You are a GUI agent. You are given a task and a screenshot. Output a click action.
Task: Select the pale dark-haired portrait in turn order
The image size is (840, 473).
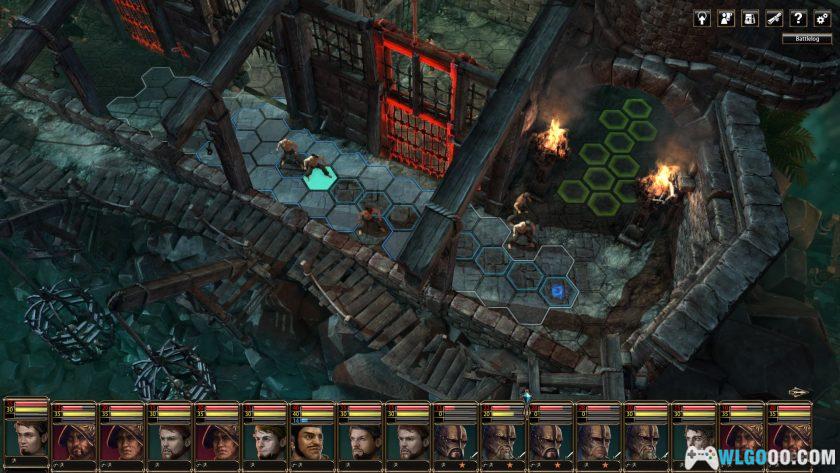(x=695, y=440)
